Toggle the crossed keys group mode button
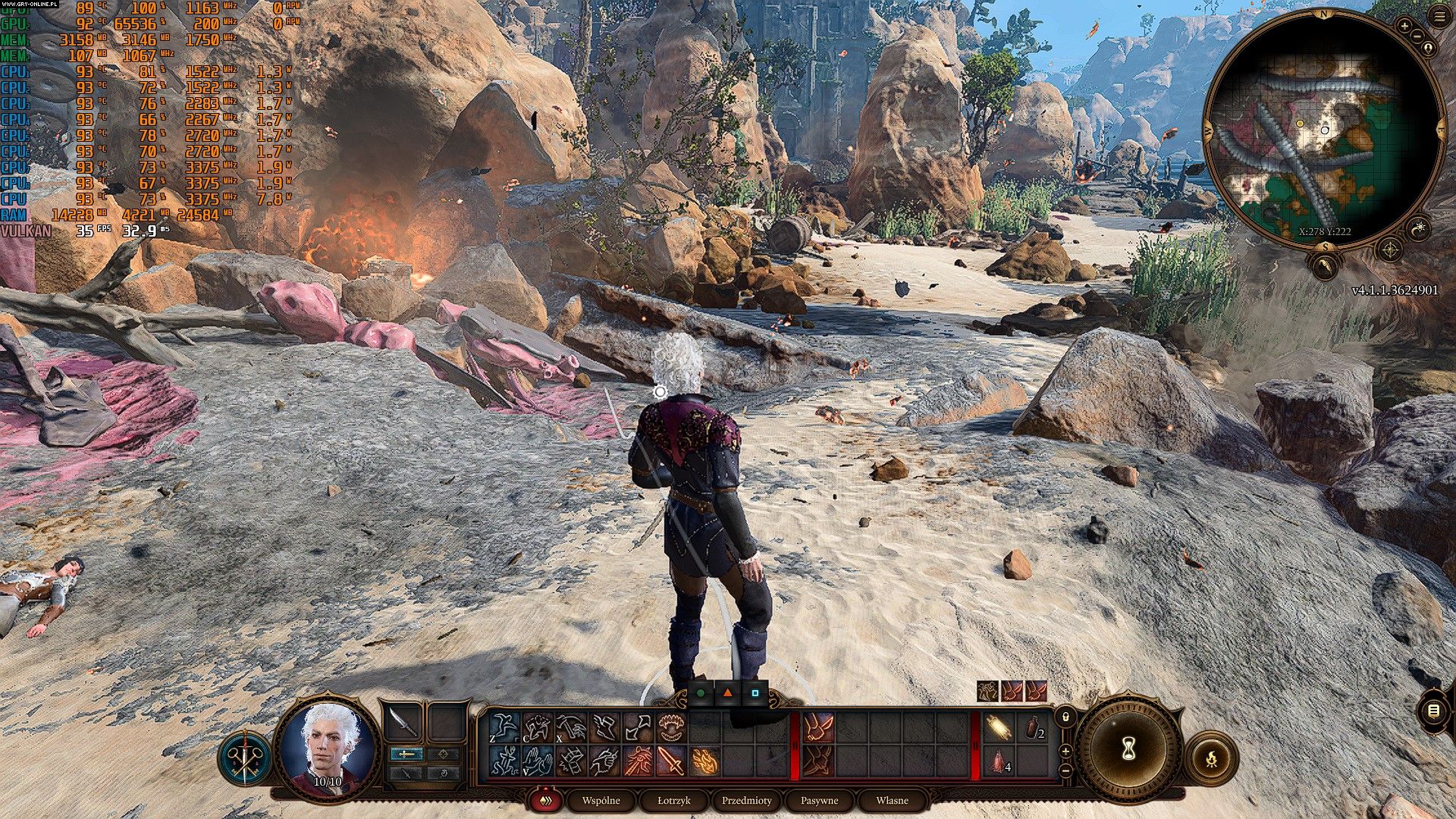1456x819 pixels. click(246, 758)
